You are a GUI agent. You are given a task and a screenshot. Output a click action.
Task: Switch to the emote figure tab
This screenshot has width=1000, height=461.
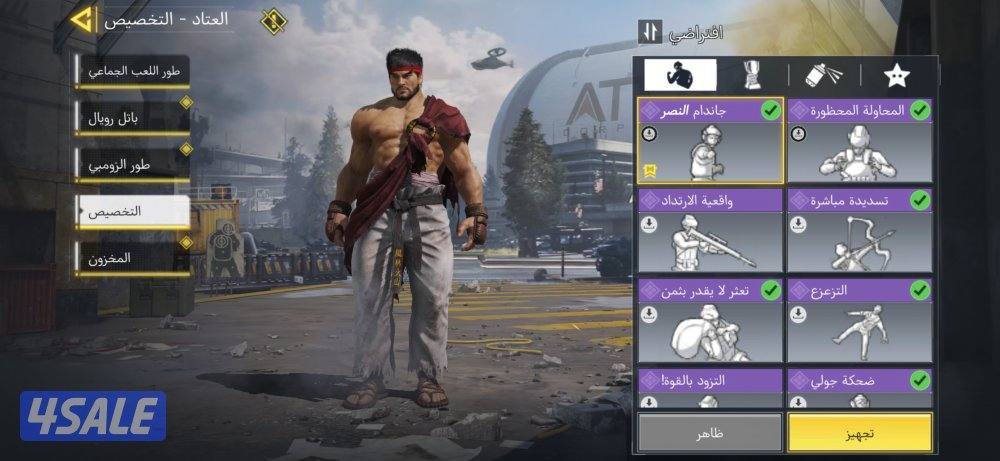680,75
